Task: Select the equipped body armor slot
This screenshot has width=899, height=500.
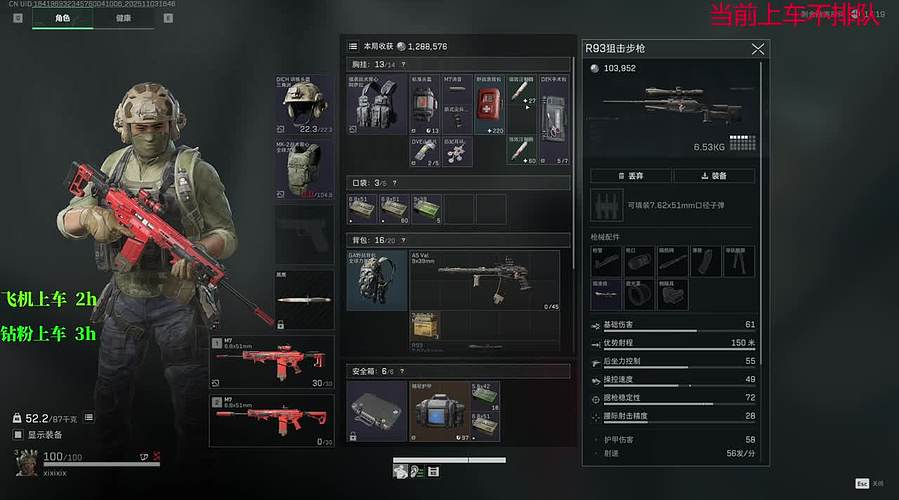Action: (x=304, y=170)
